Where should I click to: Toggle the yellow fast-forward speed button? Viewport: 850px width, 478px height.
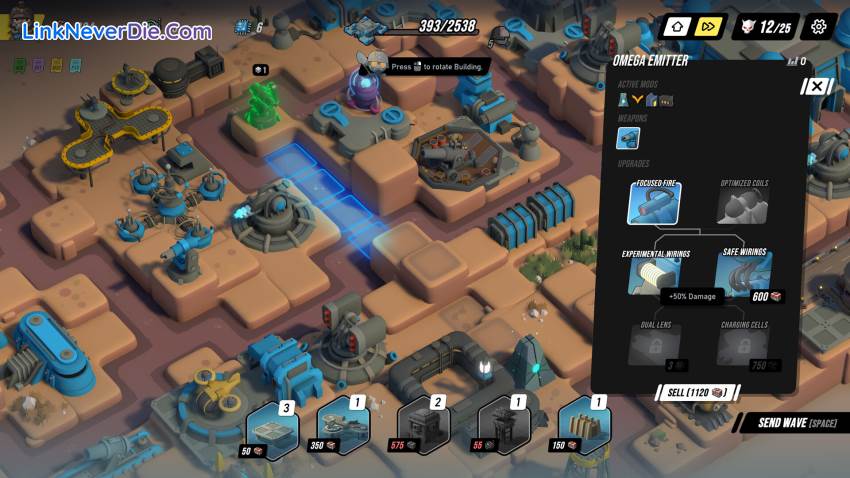(707, 27)
